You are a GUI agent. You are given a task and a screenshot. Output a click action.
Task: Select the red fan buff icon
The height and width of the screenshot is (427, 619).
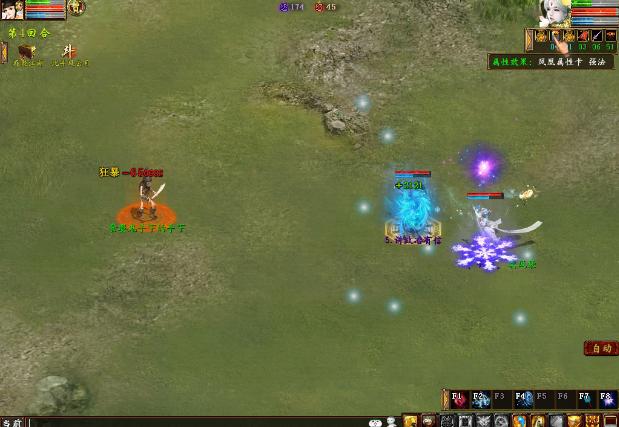coord(583,37)
